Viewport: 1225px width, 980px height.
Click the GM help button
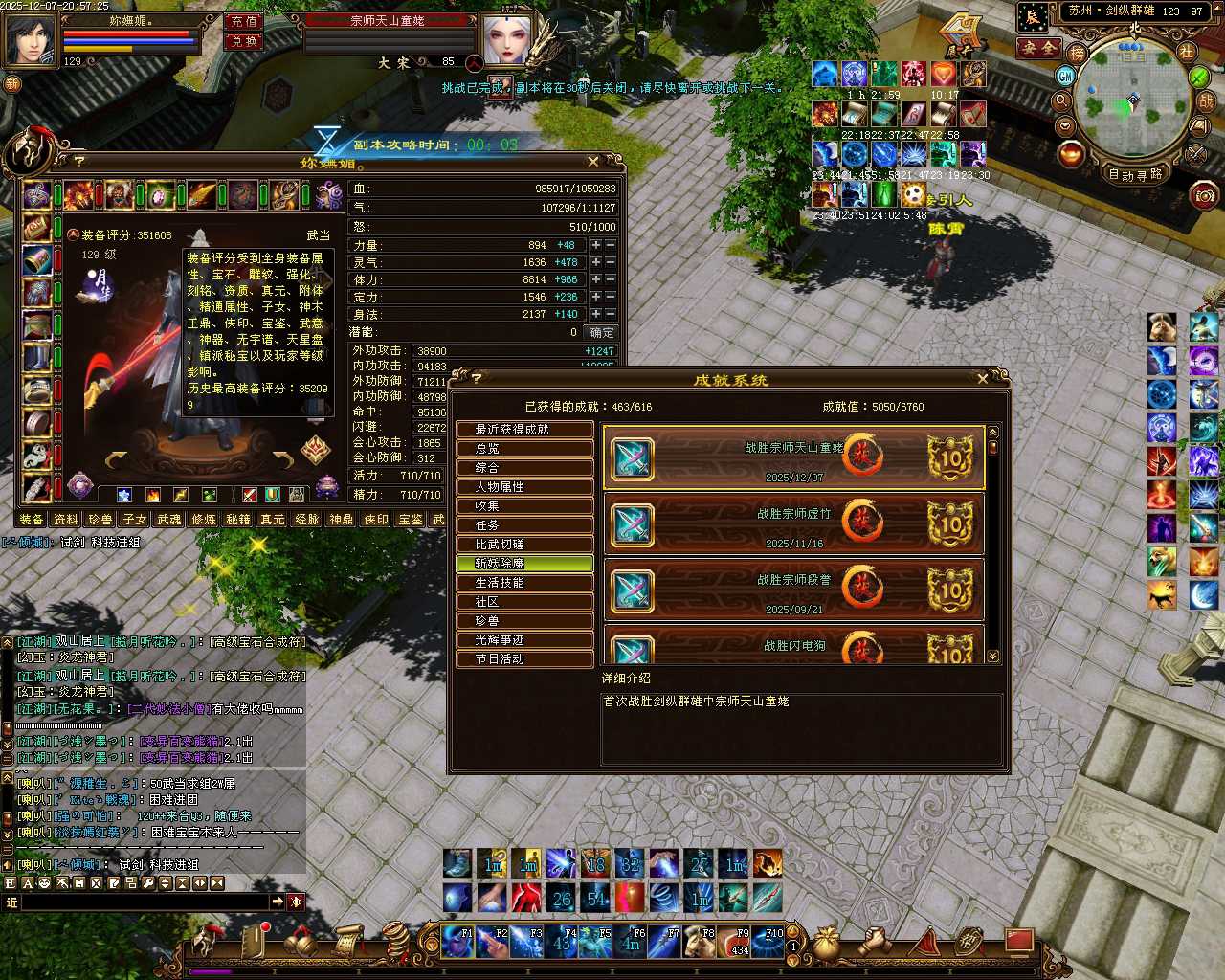1066,76
